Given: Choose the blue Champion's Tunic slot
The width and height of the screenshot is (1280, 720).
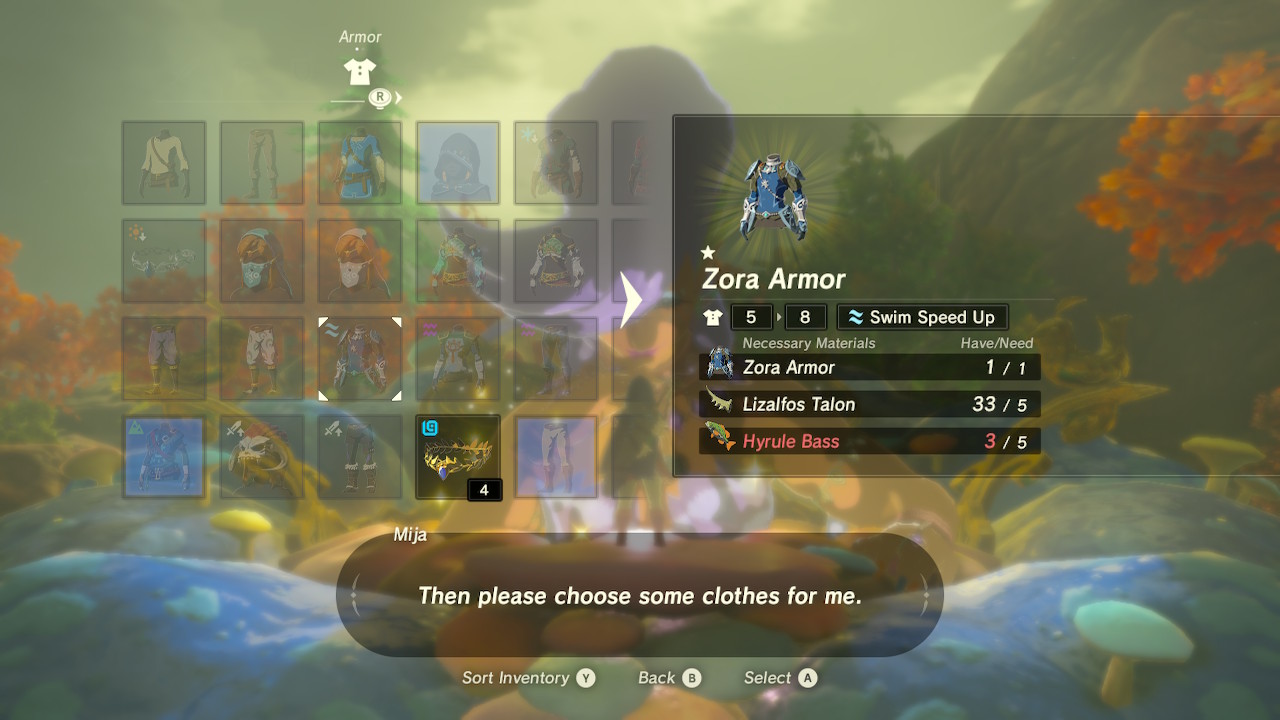Looking at the screenshot, I should pos(360,163).
